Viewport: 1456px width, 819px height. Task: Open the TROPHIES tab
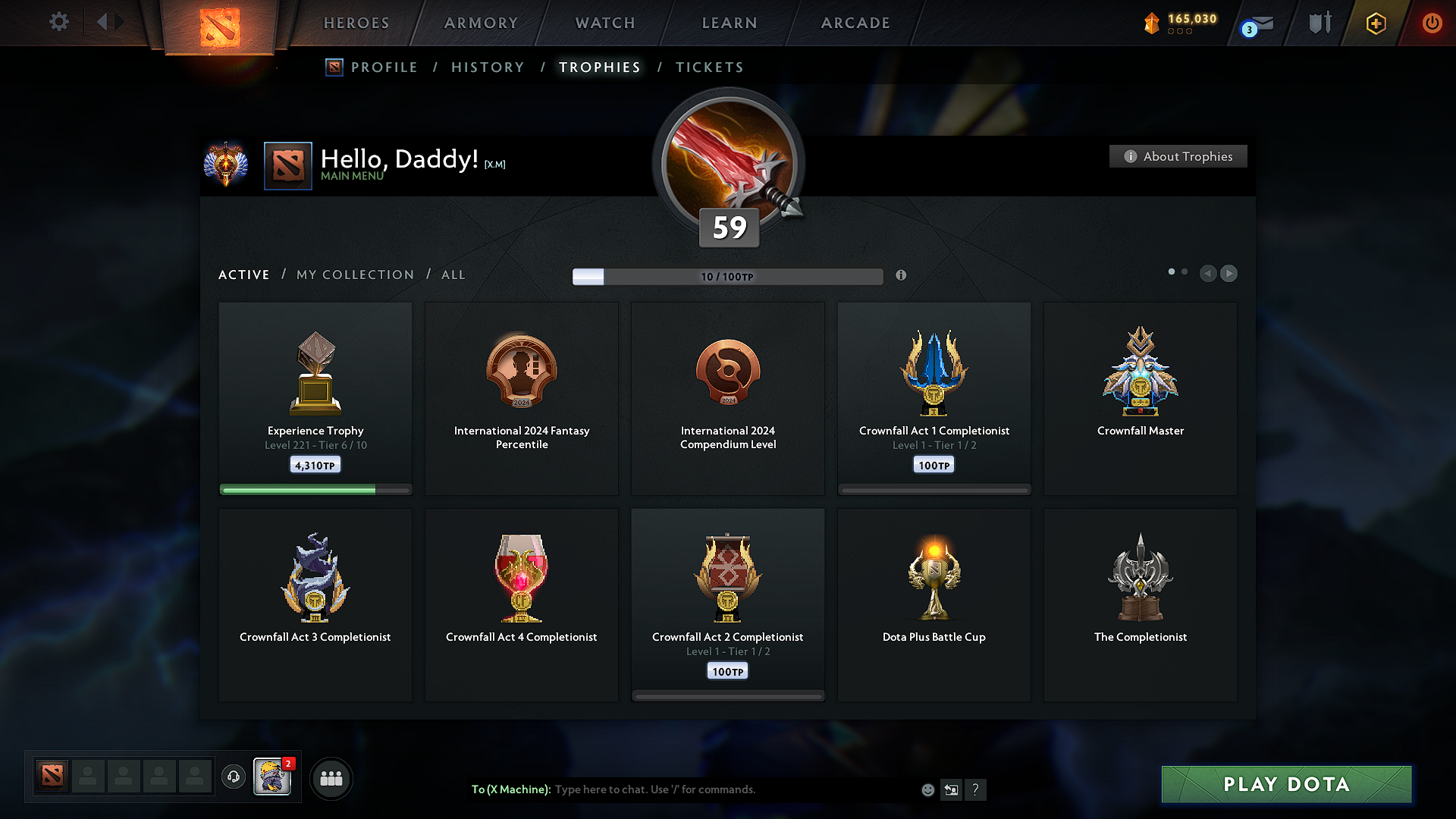pos(599,67)
